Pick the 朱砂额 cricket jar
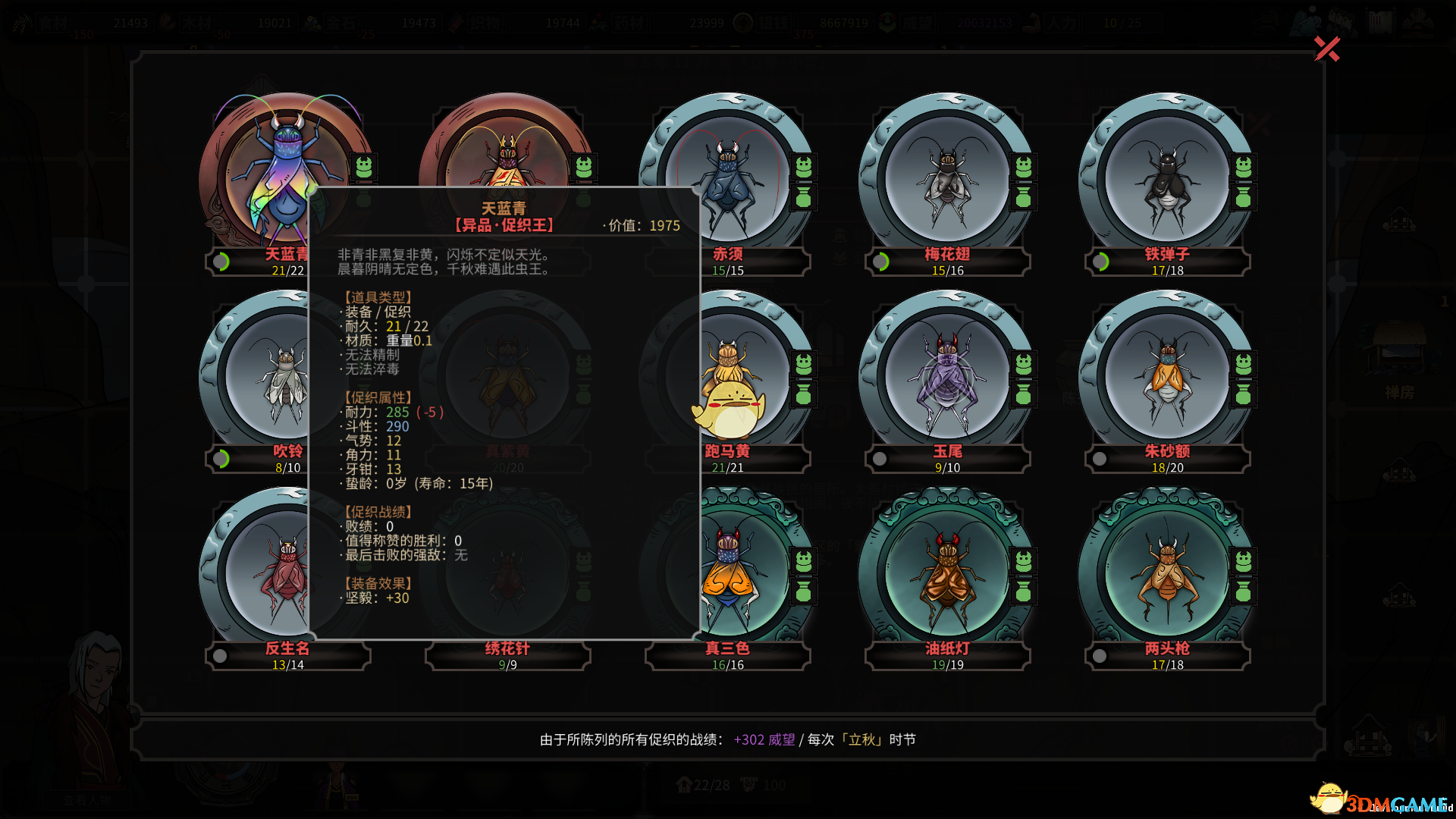The height and width of the screenshot is (819, 1456). coord(1166,375)
